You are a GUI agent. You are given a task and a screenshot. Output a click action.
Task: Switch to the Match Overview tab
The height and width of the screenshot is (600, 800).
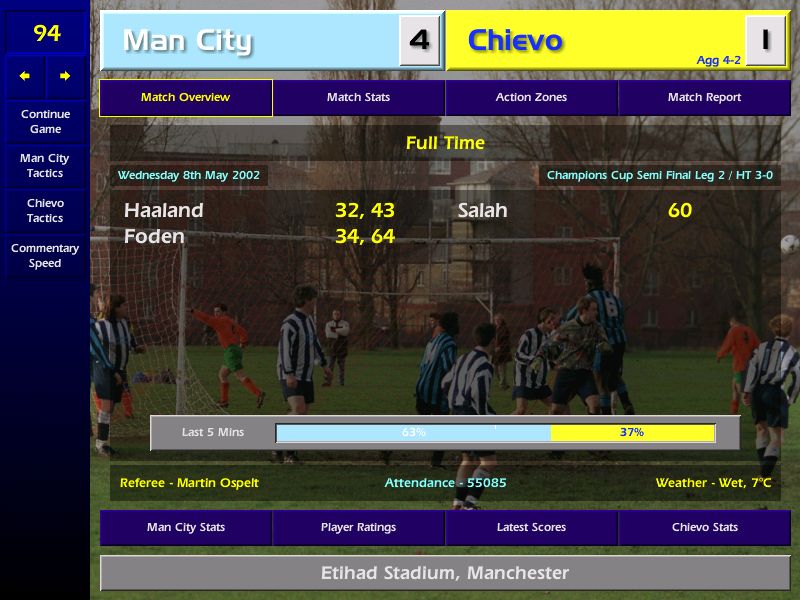185,98
